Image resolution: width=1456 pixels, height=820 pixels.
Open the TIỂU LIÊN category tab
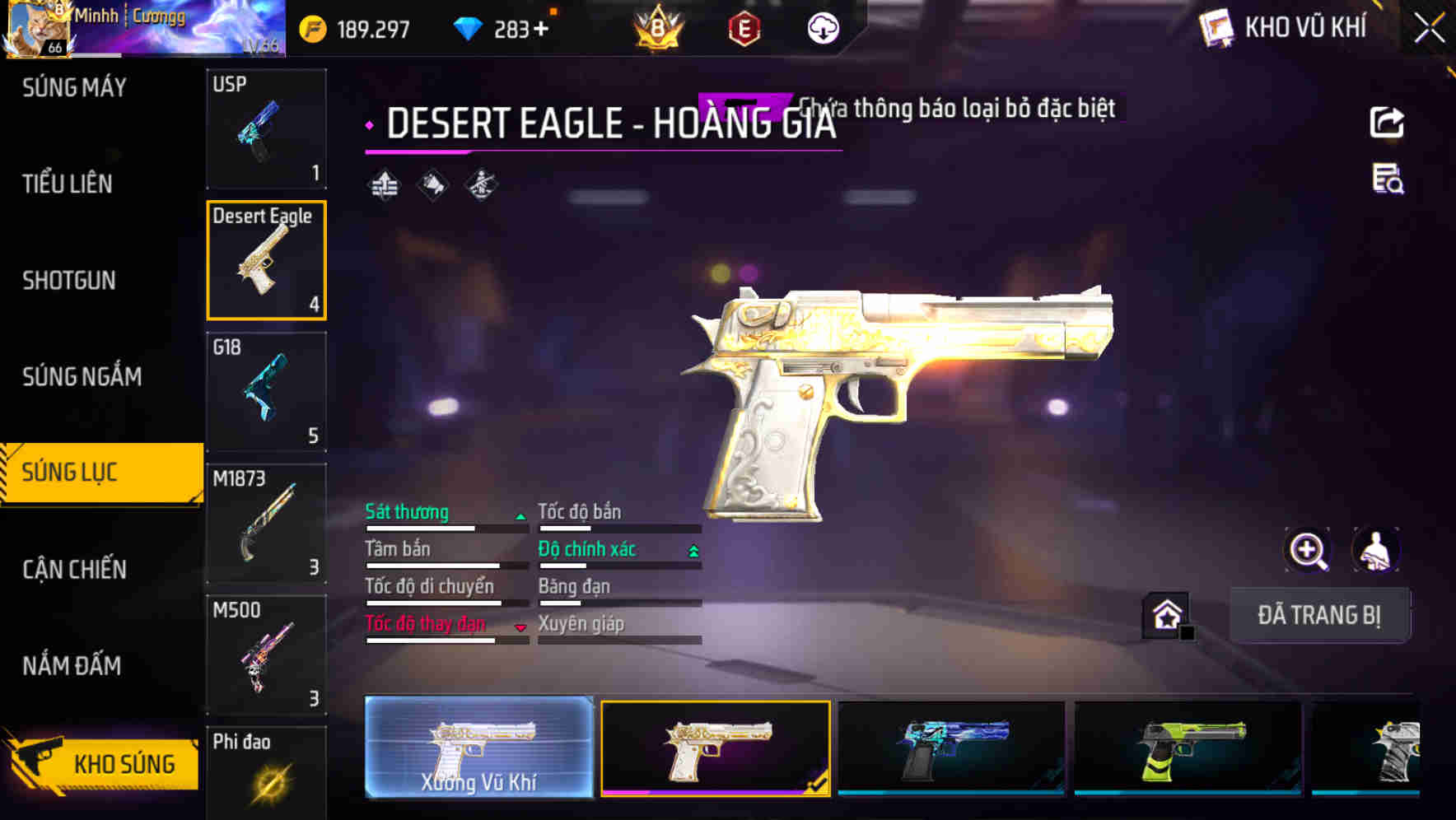point(68,184)
